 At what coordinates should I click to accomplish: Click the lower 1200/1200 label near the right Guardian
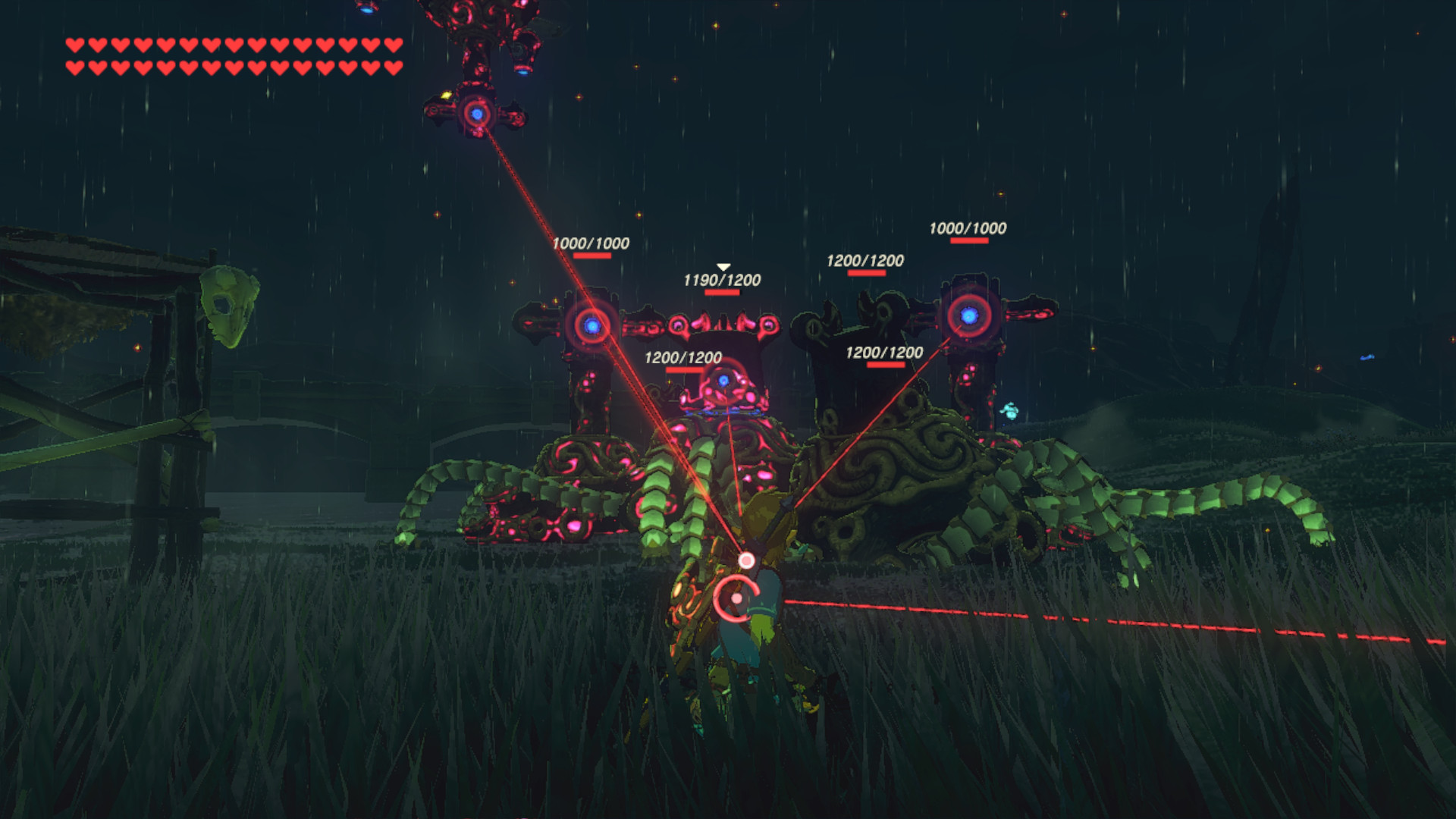(x=883, y=350)
